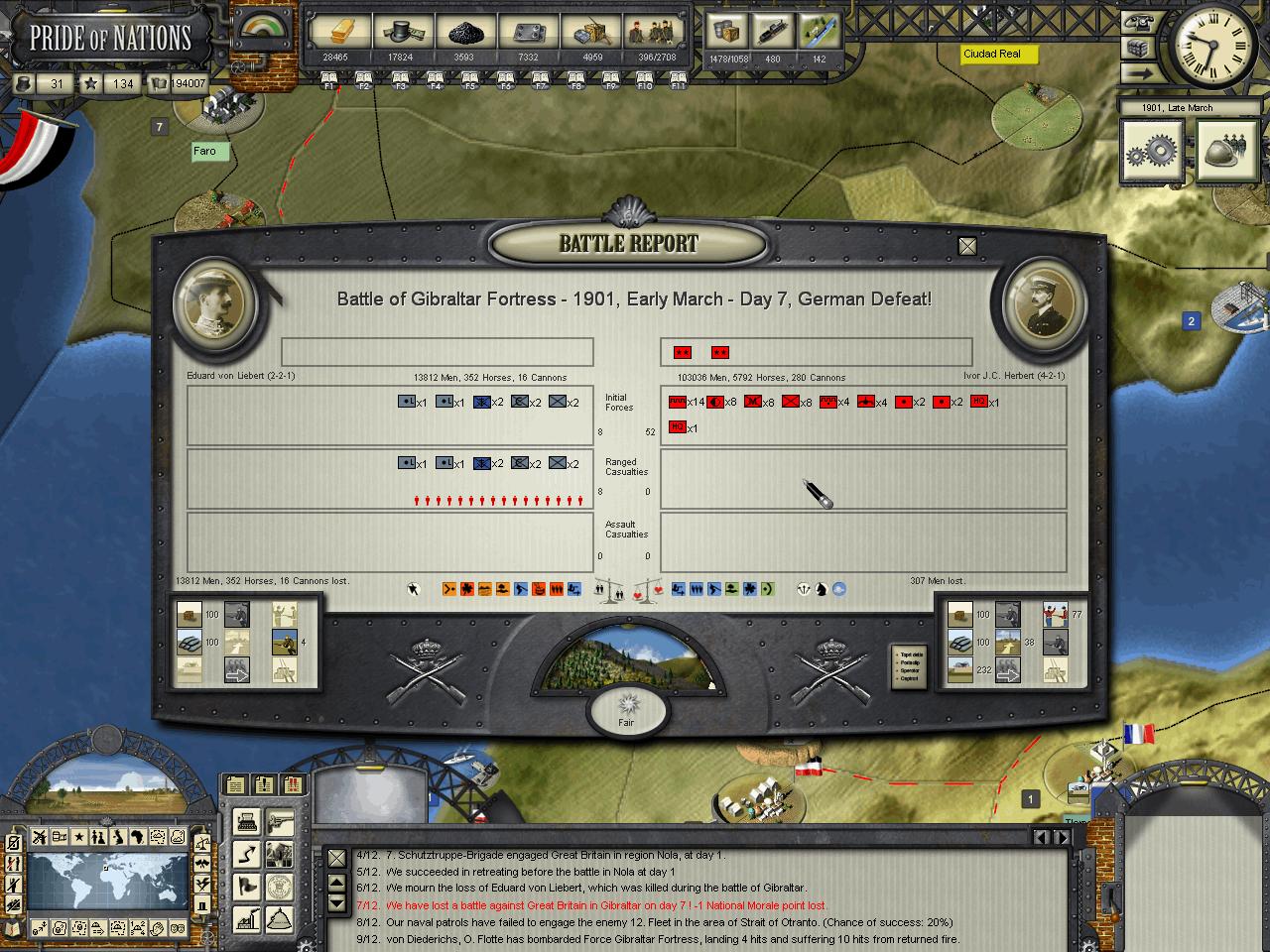Viewport: 1270px width, 952px height.
Task: Open the ledger page labelled F11
Action: [679, 79]
